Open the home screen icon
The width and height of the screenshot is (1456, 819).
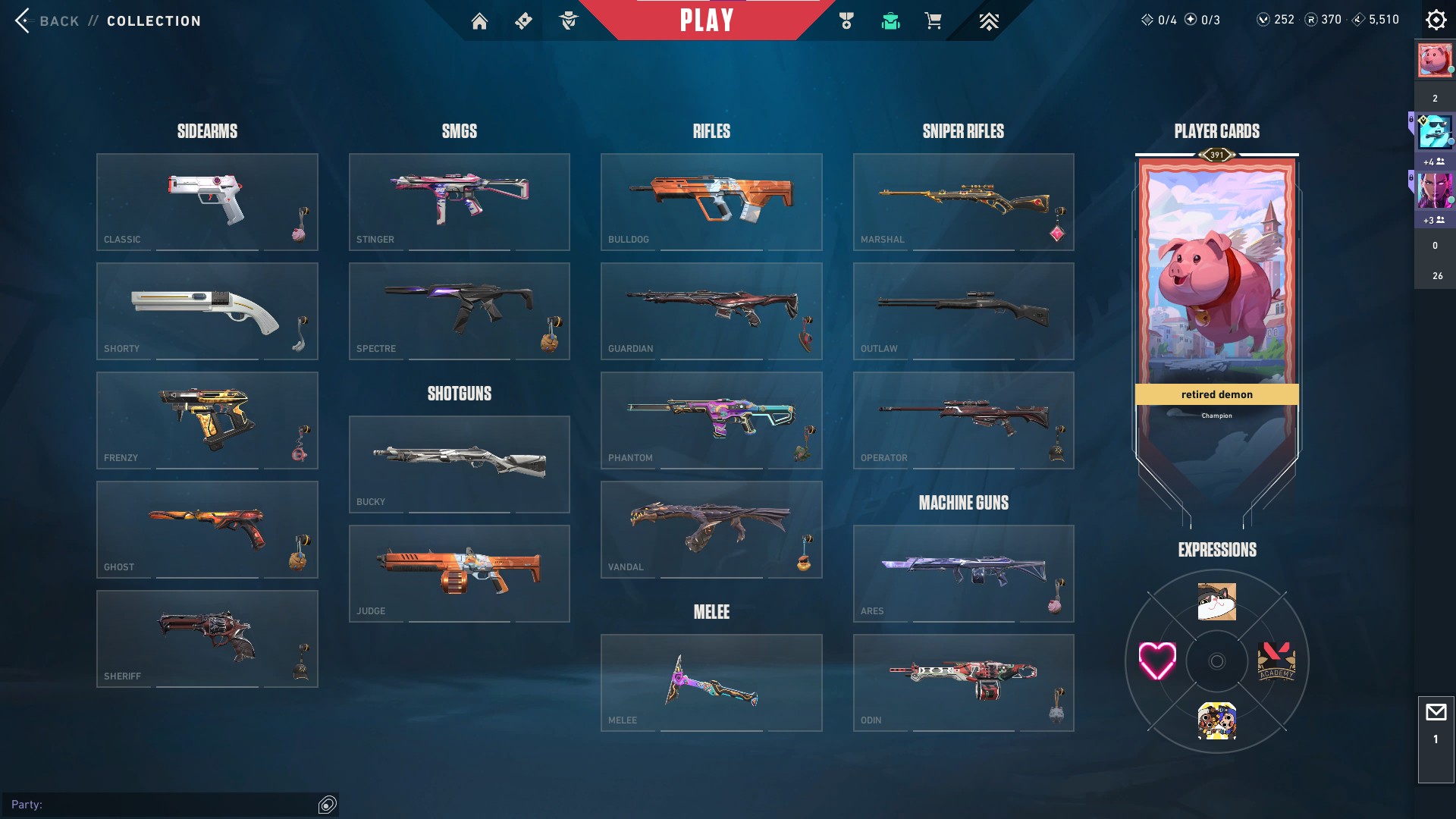479,21
